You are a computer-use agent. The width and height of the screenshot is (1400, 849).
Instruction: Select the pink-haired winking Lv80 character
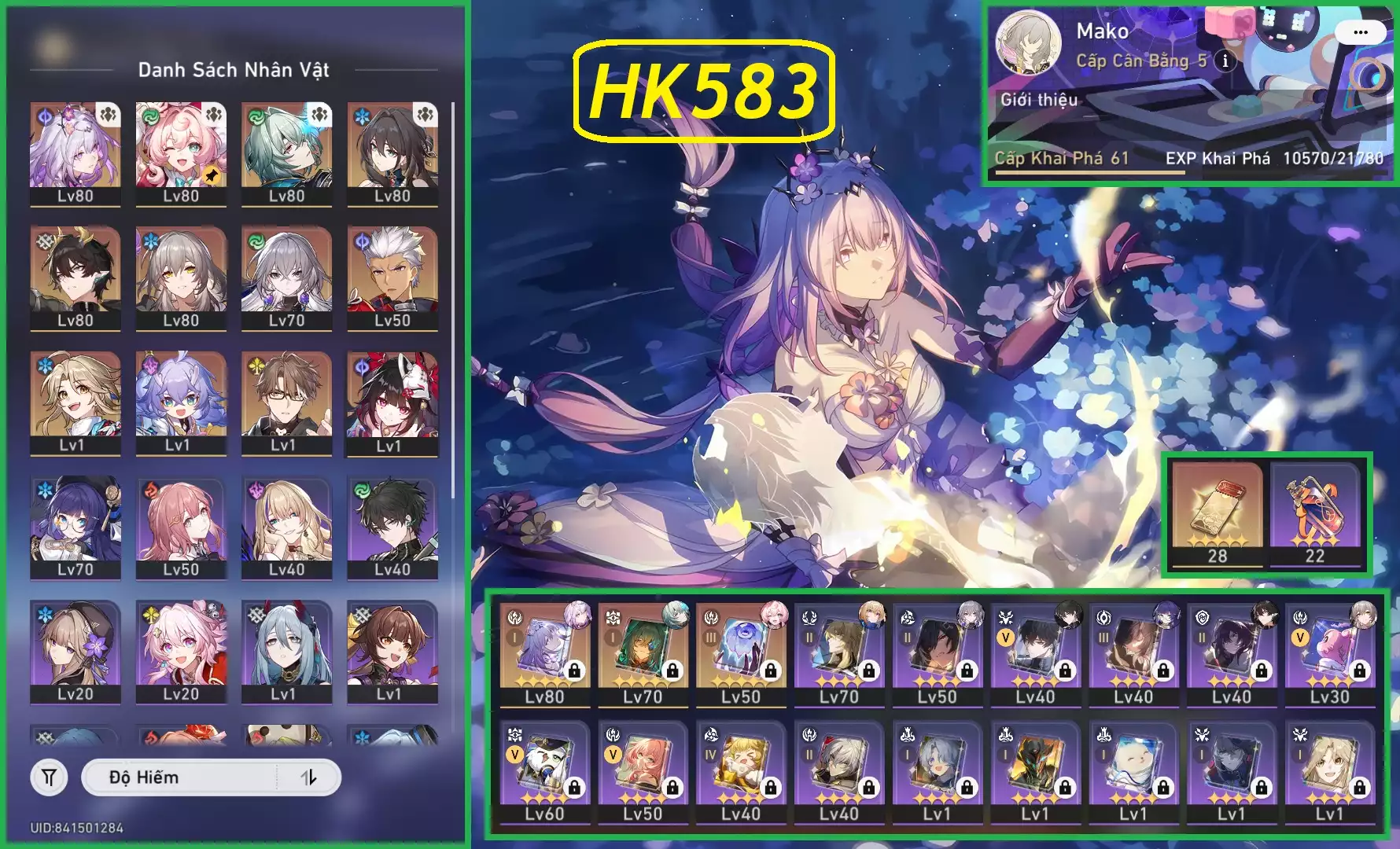coord(181,152)
